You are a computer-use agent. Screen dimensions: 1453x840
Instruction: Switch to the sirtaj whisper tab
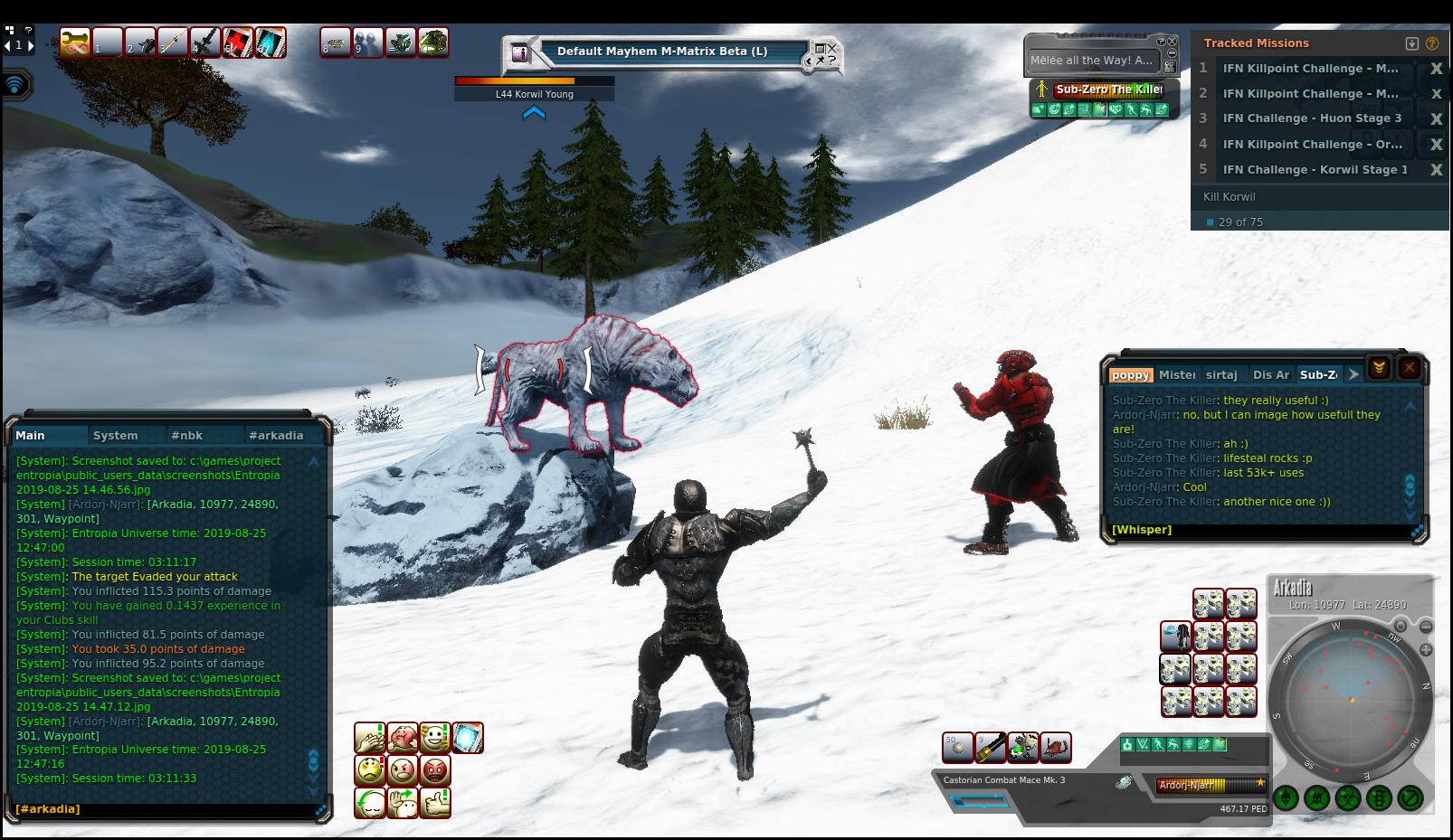1221,374
